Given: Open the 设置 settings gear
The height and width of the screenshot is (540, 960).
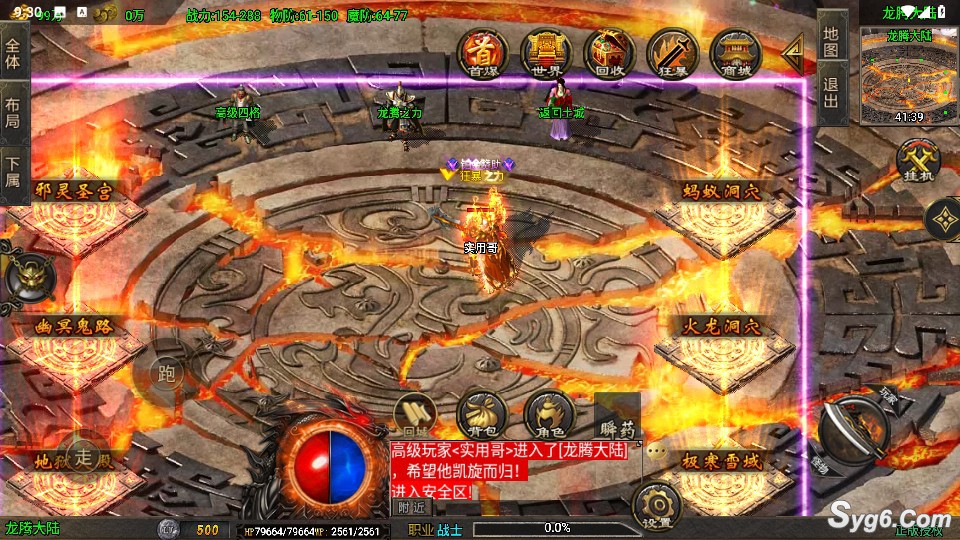Looking at the screenshot, I should pos(657,506).
